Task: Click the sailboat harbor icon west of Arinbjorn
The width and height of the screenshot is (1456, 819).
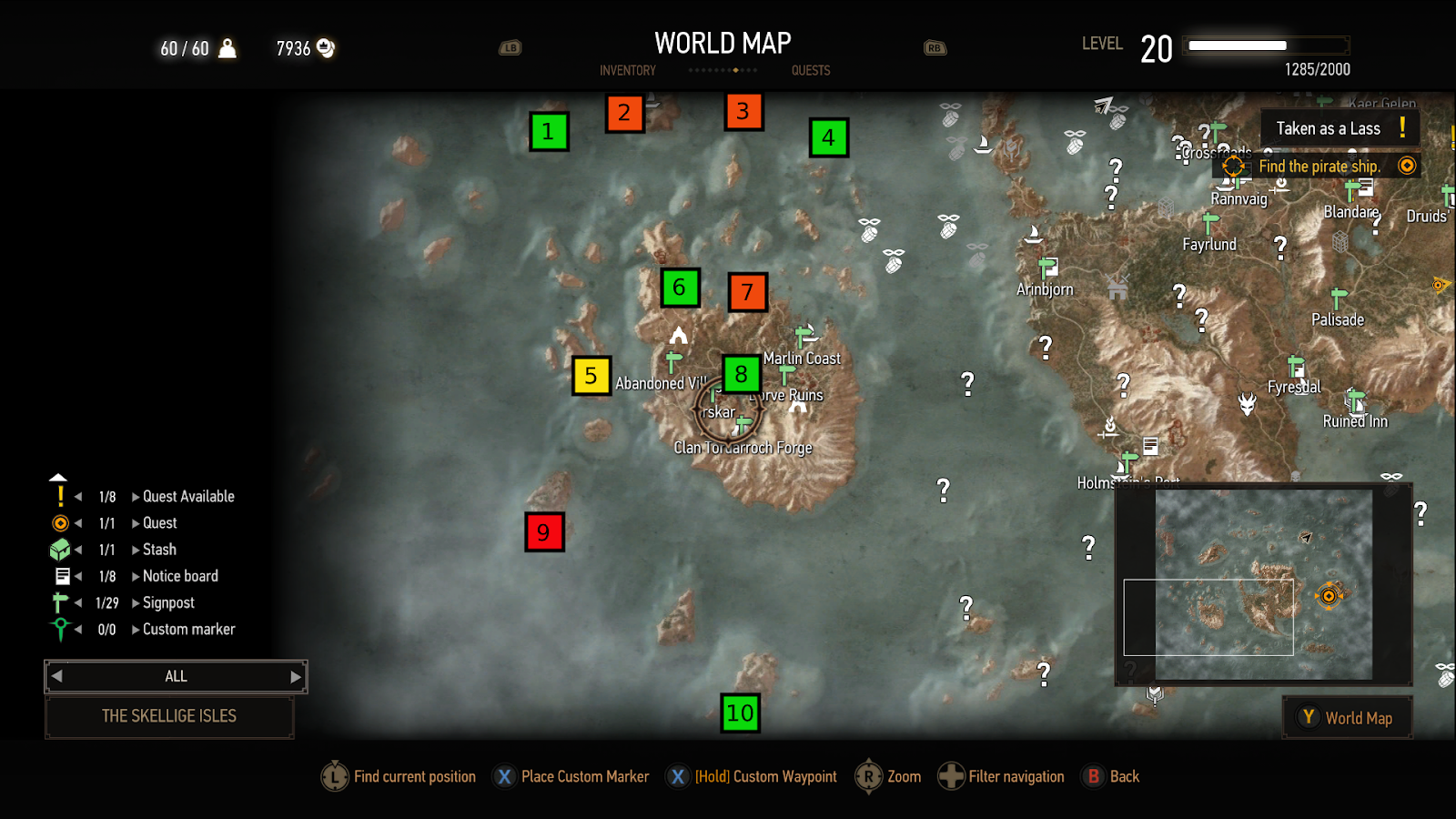Action: click(x=1033, y=236)
